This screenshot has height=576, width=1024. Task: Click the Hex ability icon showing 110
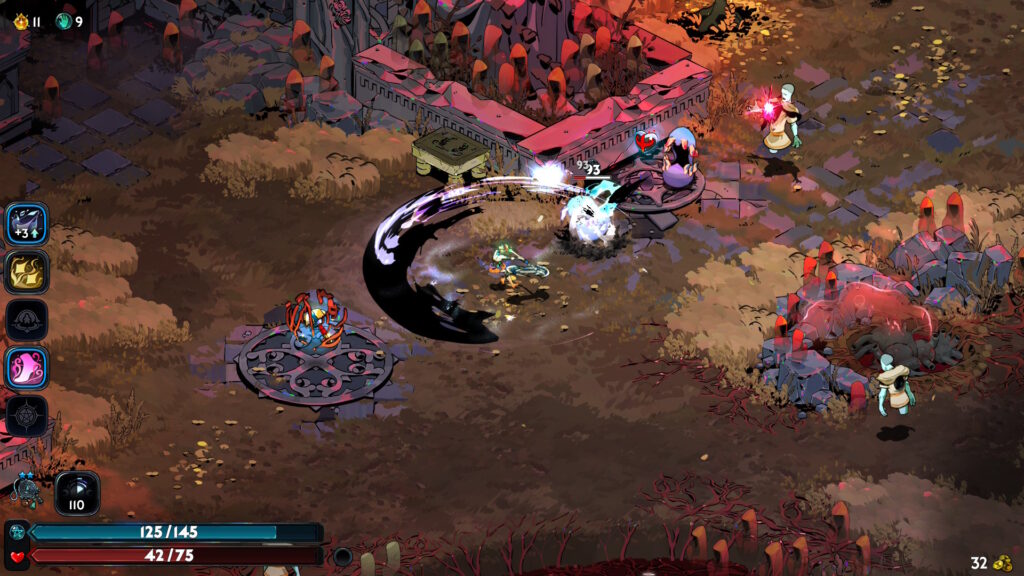coord(77,493)
